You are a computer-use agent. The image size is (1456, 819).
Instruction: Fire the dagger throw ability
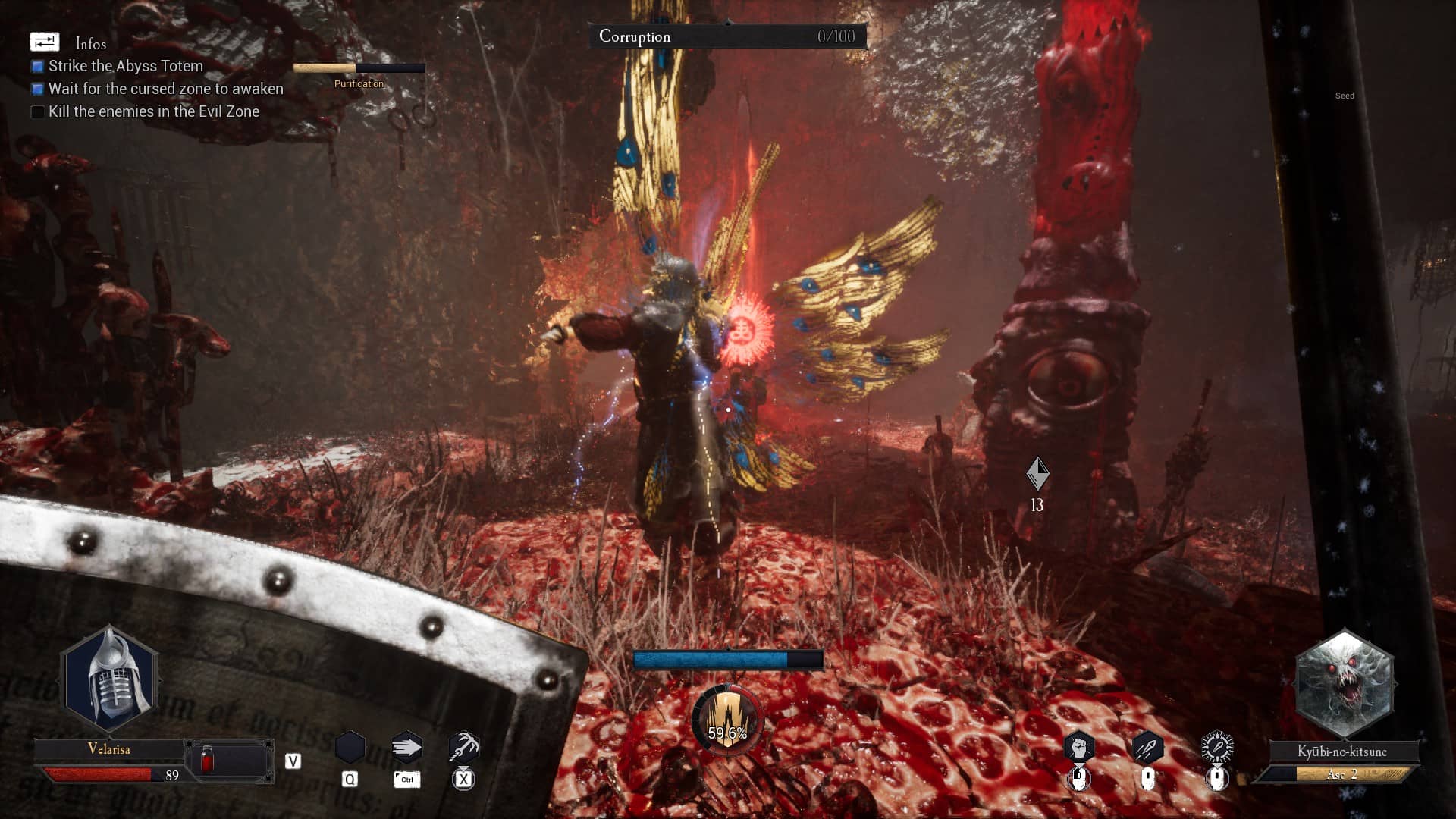point(1147,748)
